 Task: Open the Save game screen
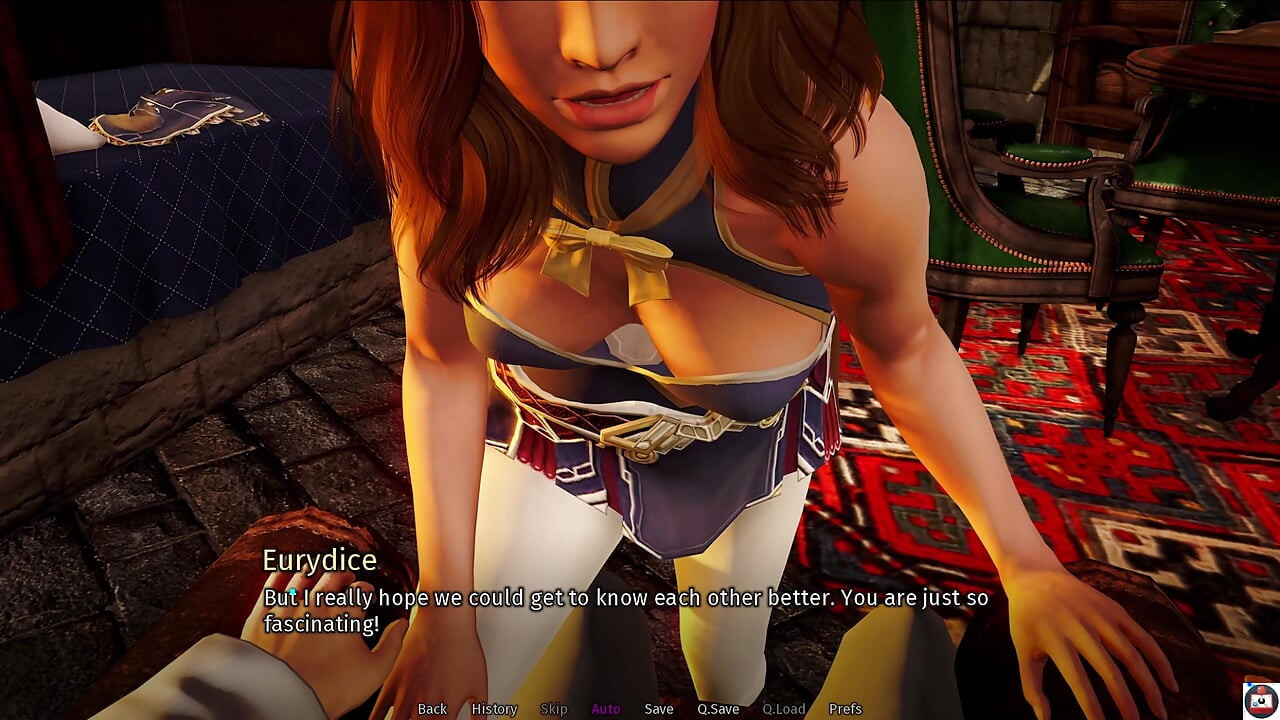[659, 709]
